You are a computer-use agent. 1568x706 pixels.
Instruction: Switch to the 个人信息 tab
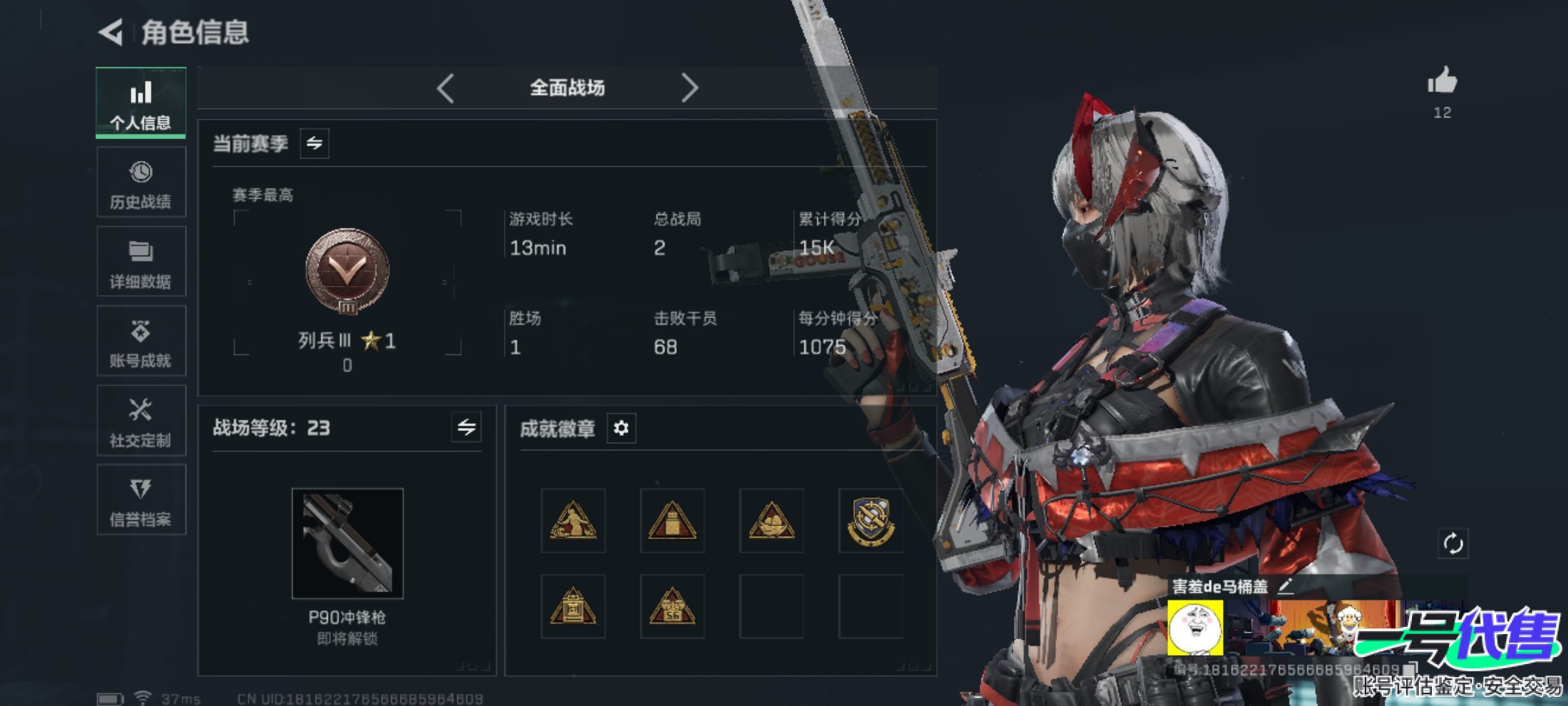tap(140, 103)
